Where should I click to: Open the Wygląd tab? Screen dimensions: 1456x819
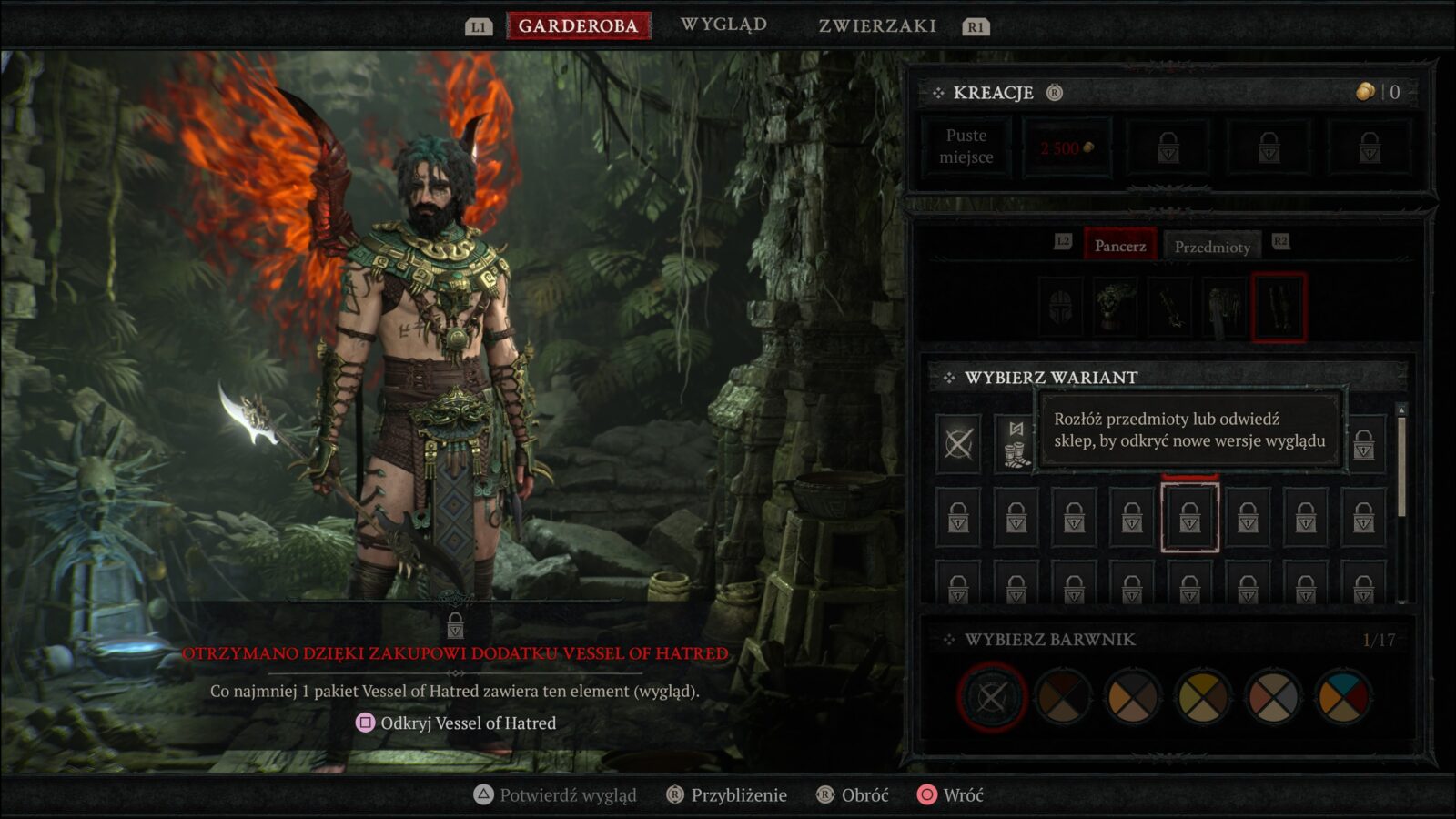point(724,24)
